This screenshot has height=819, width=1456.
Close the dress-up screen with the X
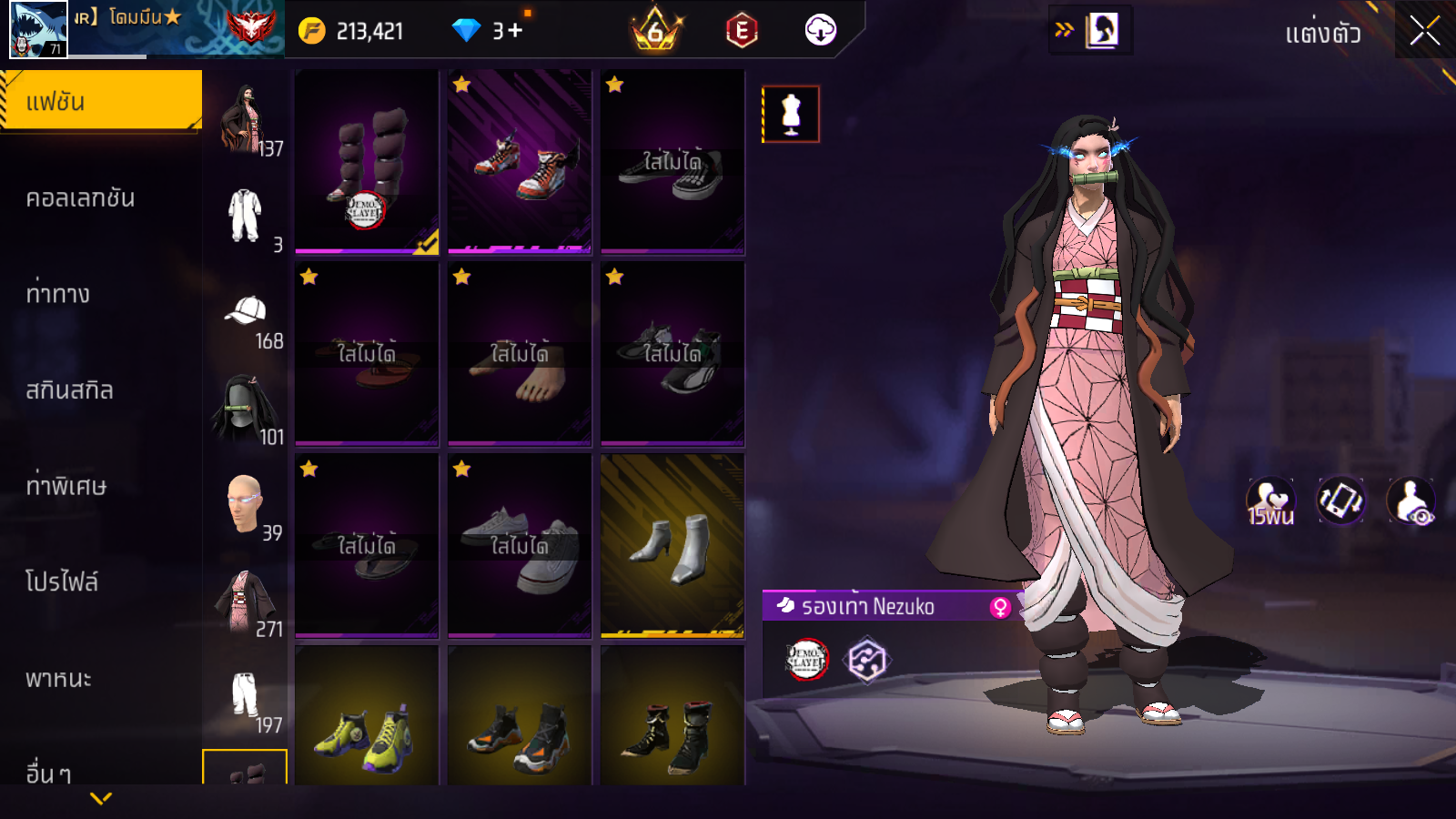pos(1424,32)
